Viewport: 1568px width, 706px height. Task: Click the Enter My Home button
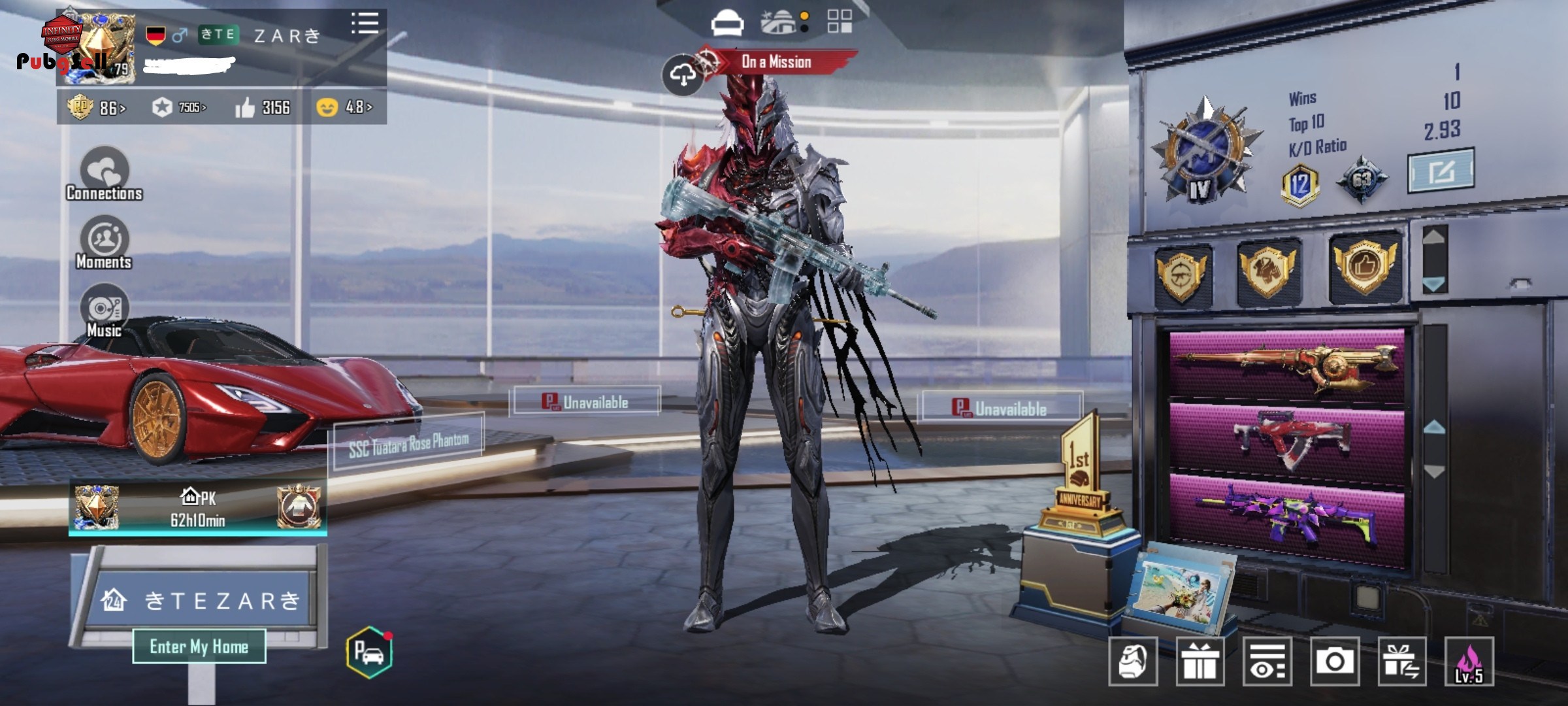pyautogui.click(x=199, y=647)
